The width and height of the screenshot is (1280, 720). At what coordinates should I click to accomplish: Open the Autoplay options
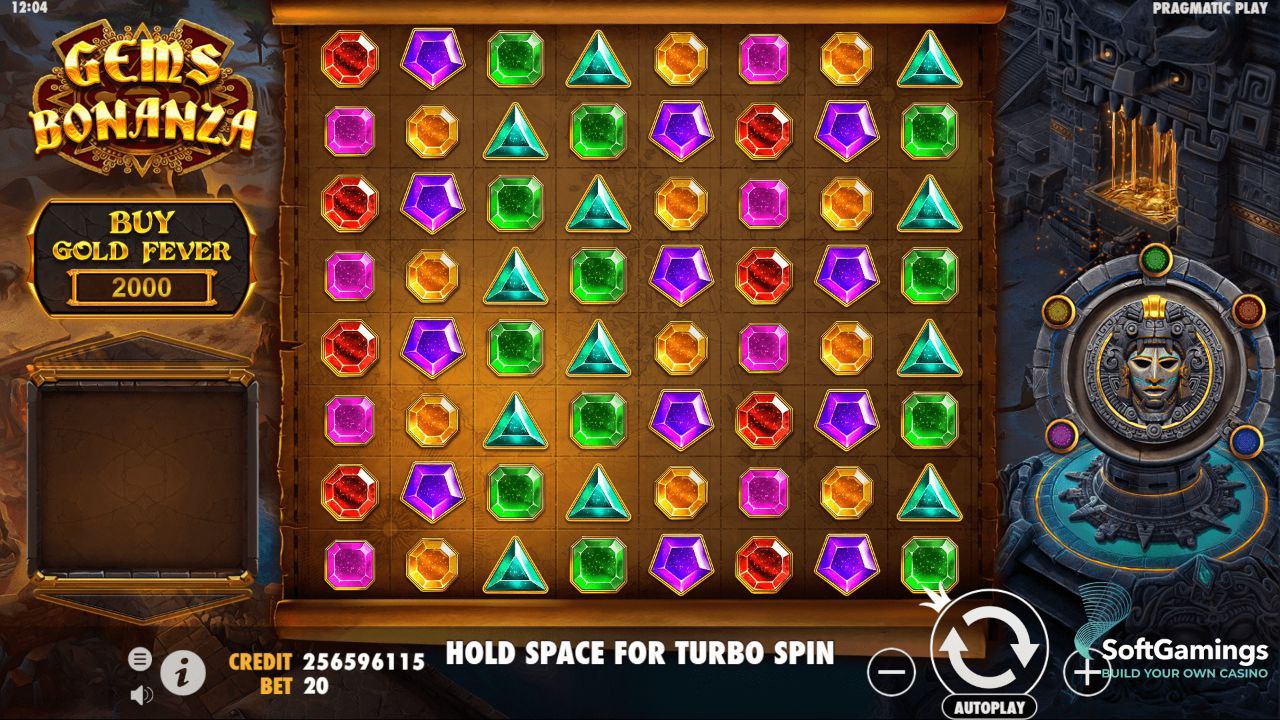tap(988, 707)
